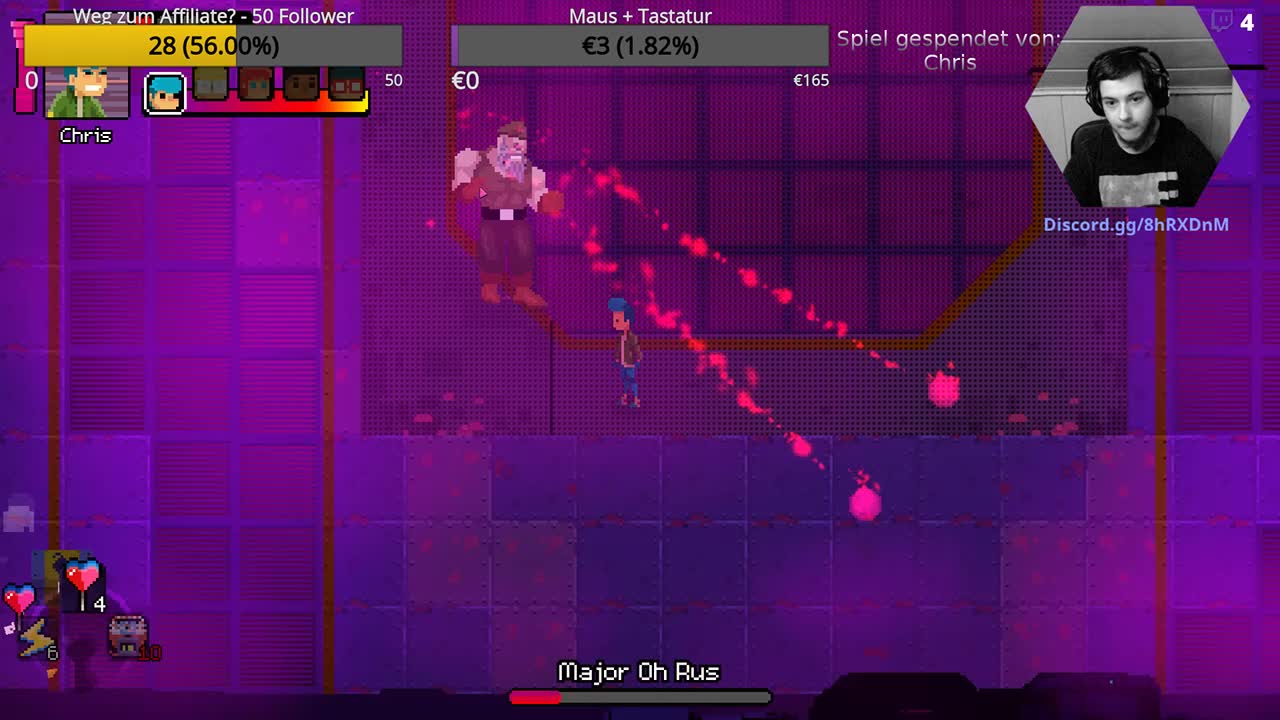Select the blue-haired character head in roster
Viewport: 1280px width, 720px height.
[165, 93]
